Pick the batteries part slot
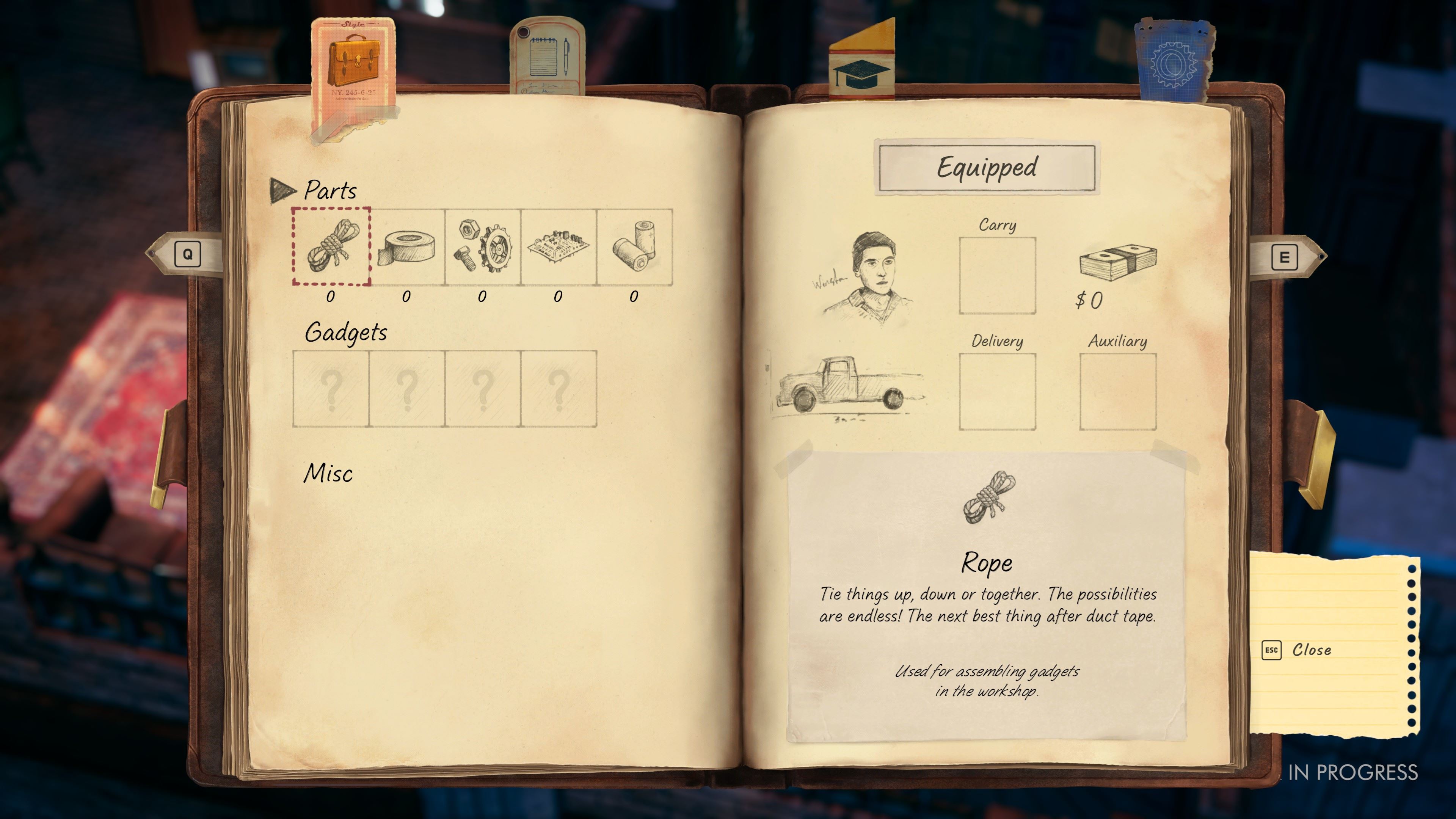This screenshot has width=1456, height=819. point(634,247)
